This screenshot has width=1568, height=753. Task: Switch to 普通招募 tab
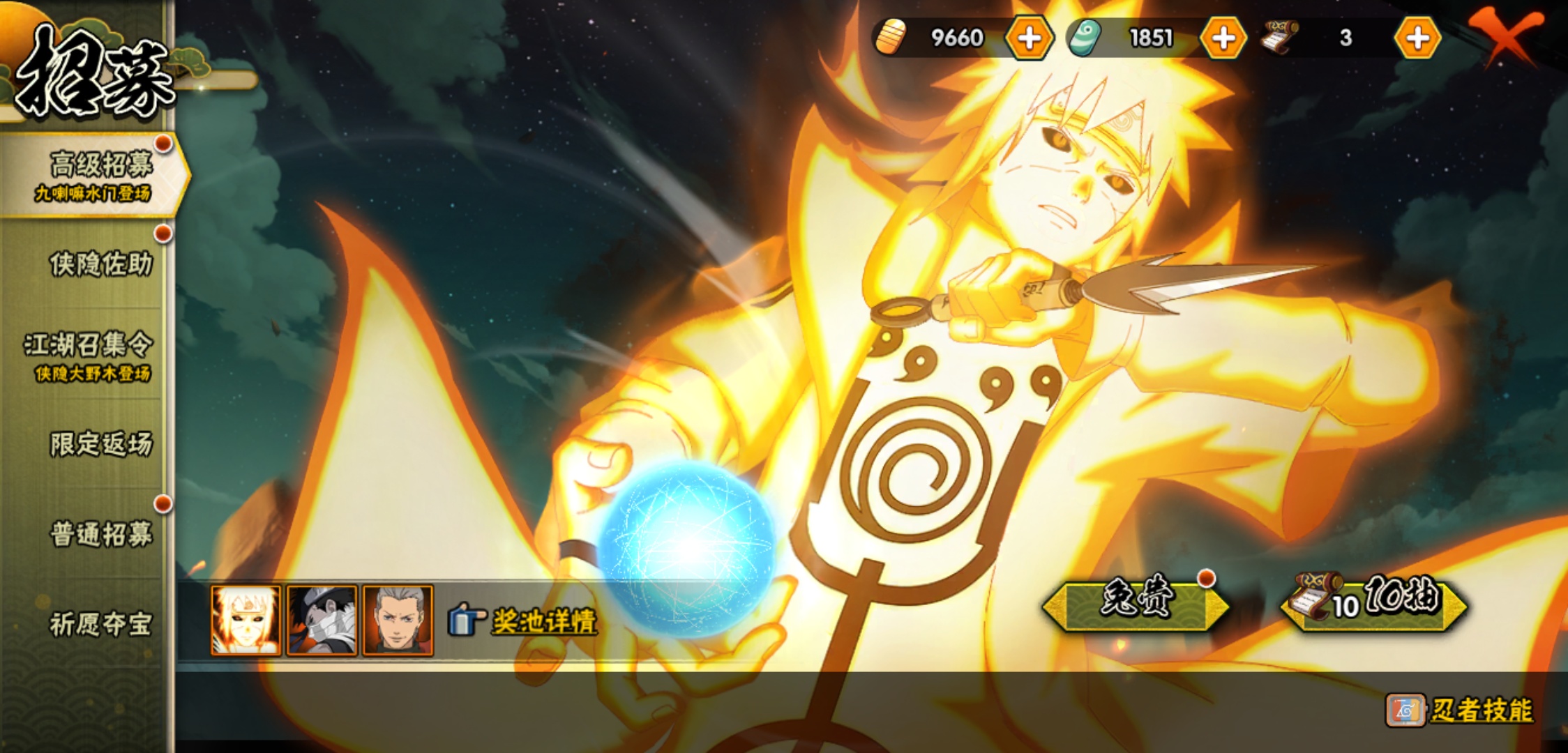point(100,535)
